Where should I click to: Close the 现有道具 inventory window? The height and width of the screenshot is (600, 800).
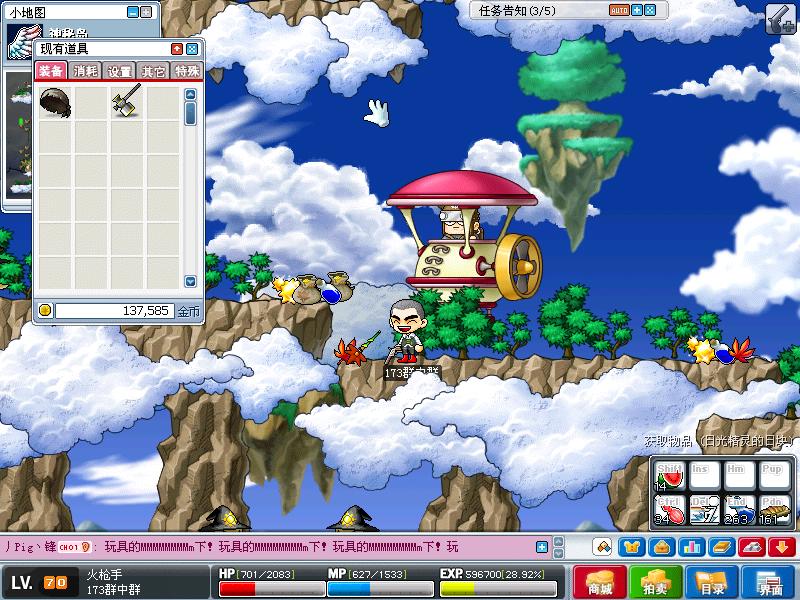pos(193,48)
